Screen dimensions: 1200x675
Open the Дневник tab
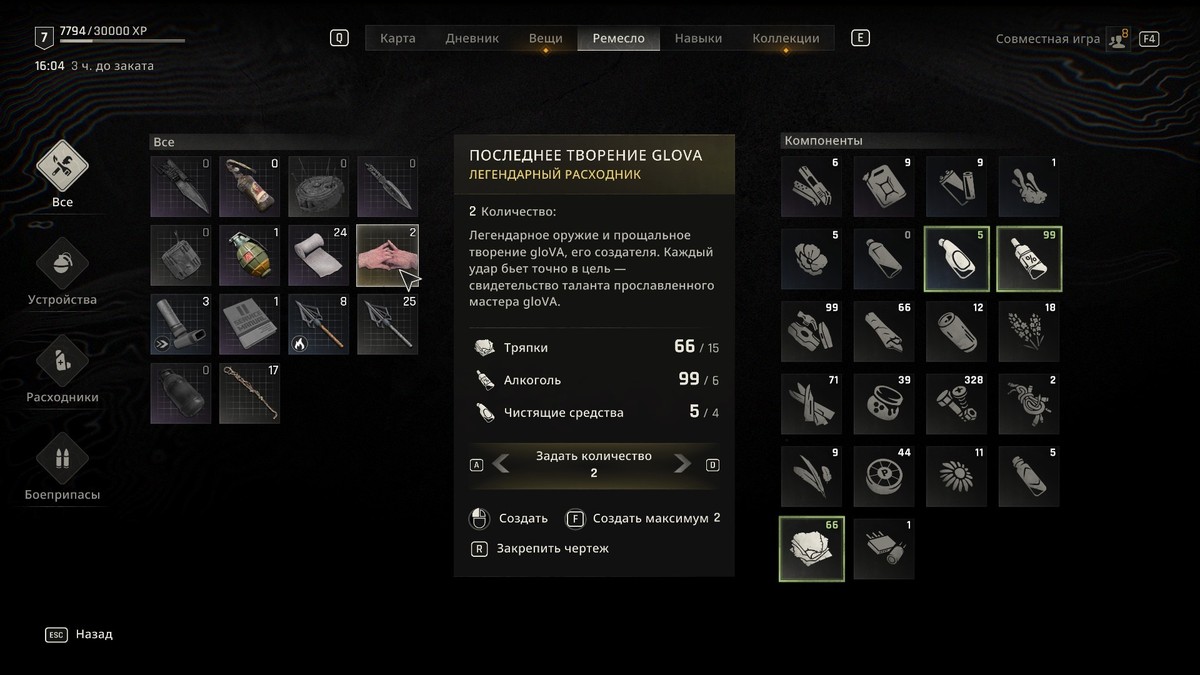[x=471, y=39]
